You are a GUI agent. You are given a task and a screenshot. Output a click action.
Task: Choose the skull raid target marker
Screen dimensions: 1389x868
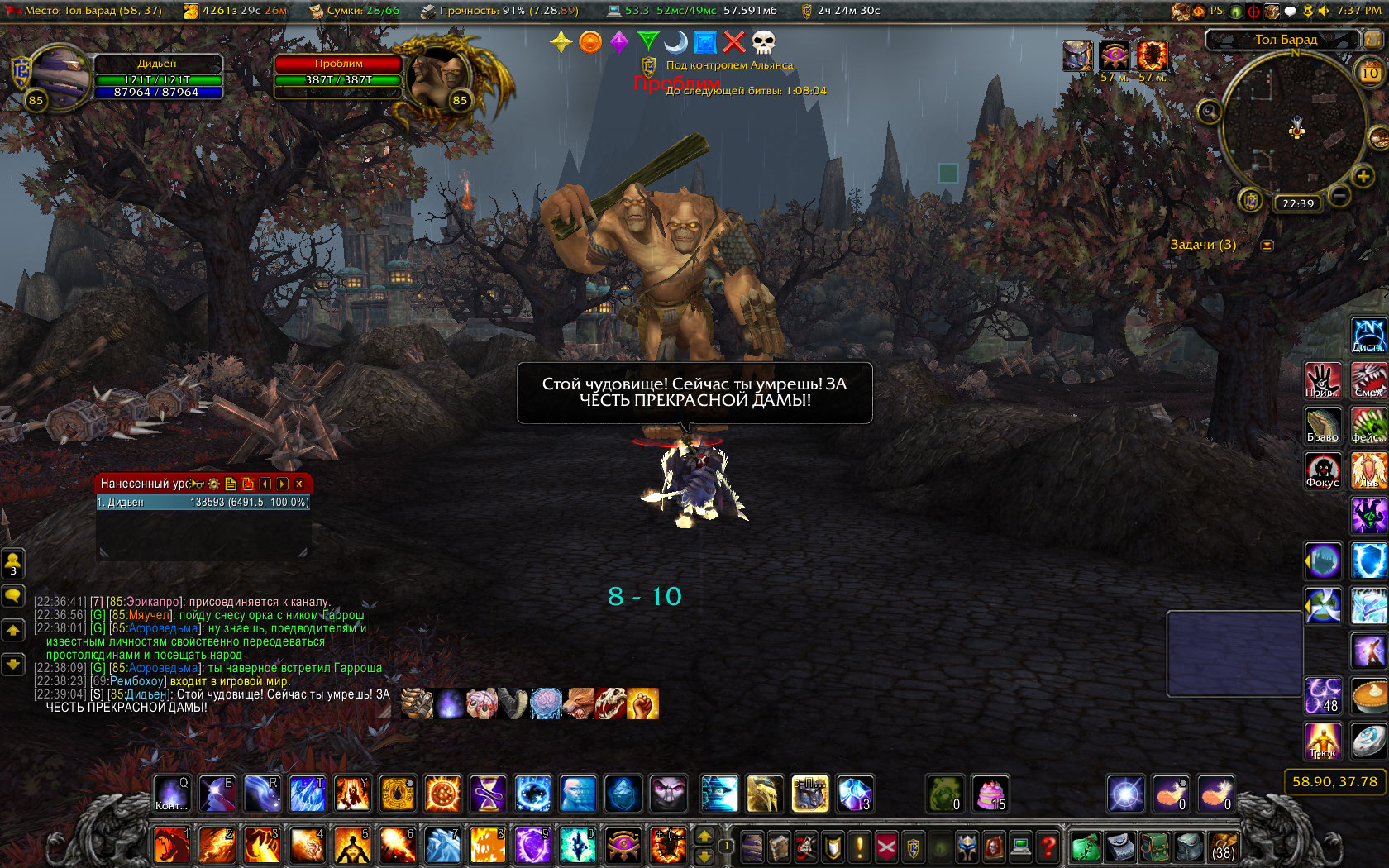pyautogui.click(x=763, y=42)
